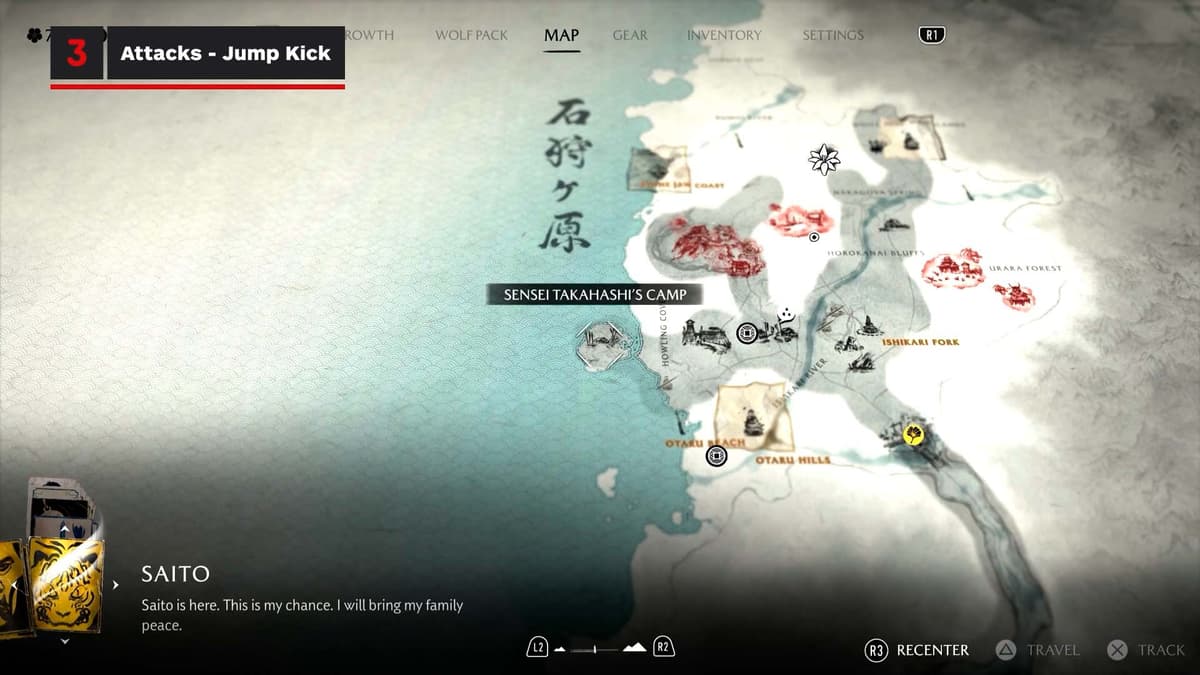Click the Attacks - Jump Kick video overlay banner
This screenshot has height=675, width=1200.
click(225, 53)
